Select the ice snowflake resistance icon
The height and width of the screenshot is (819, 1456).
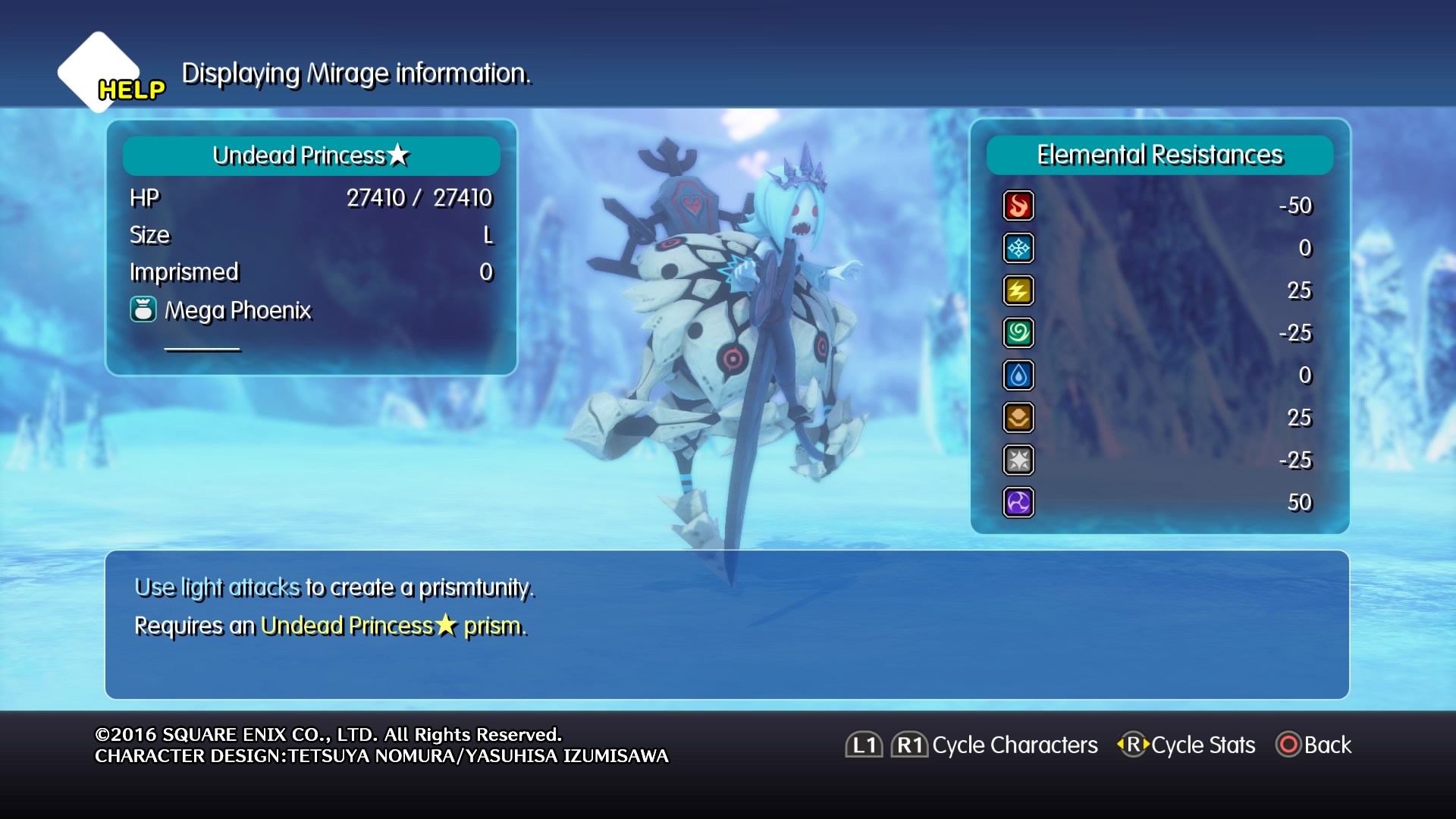pos(1018,248)
